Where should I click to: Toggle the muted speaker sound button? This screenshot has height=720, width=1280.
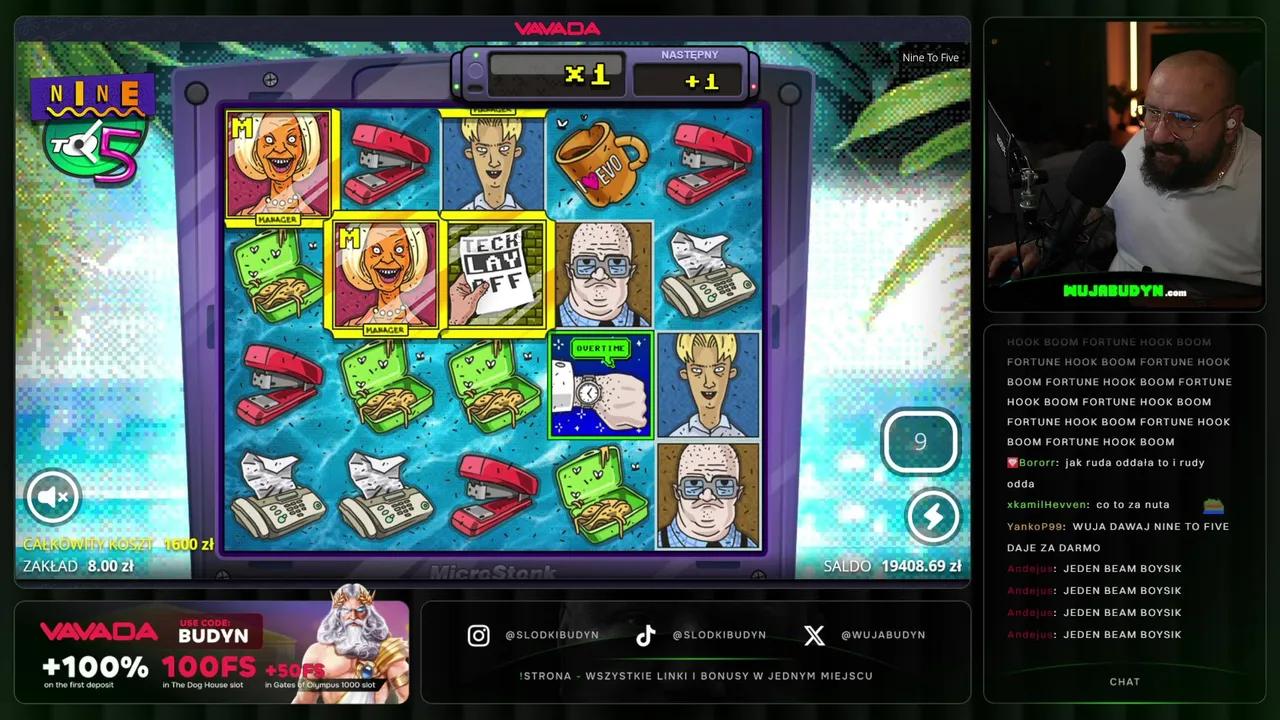pos(53,496)
